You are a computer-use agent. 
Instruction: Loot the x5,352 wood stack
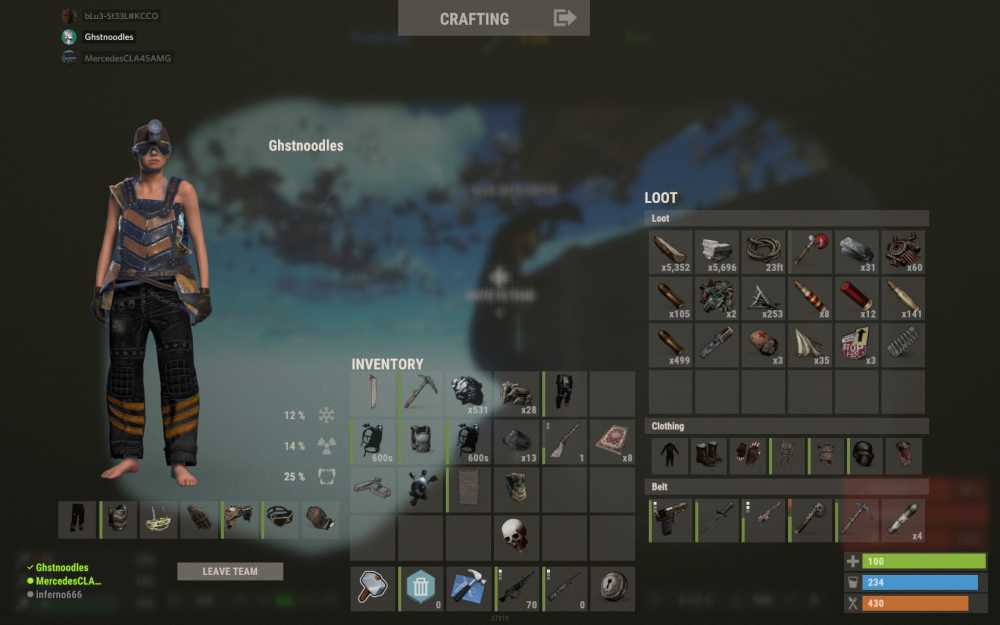click(x=671, y=252)
